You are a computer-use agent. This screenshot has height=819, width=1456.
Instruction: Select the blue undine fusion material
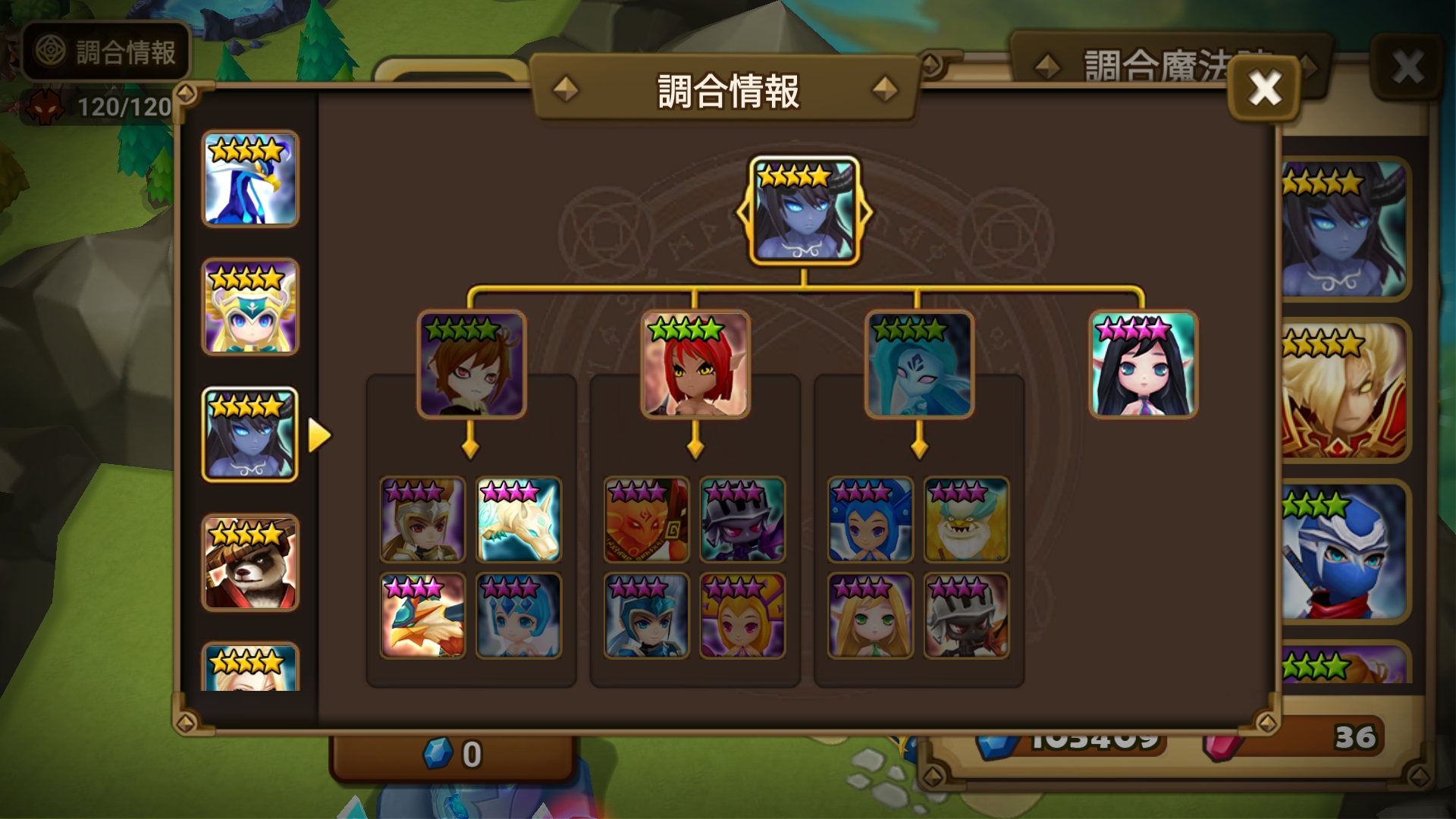pos(919,365)
